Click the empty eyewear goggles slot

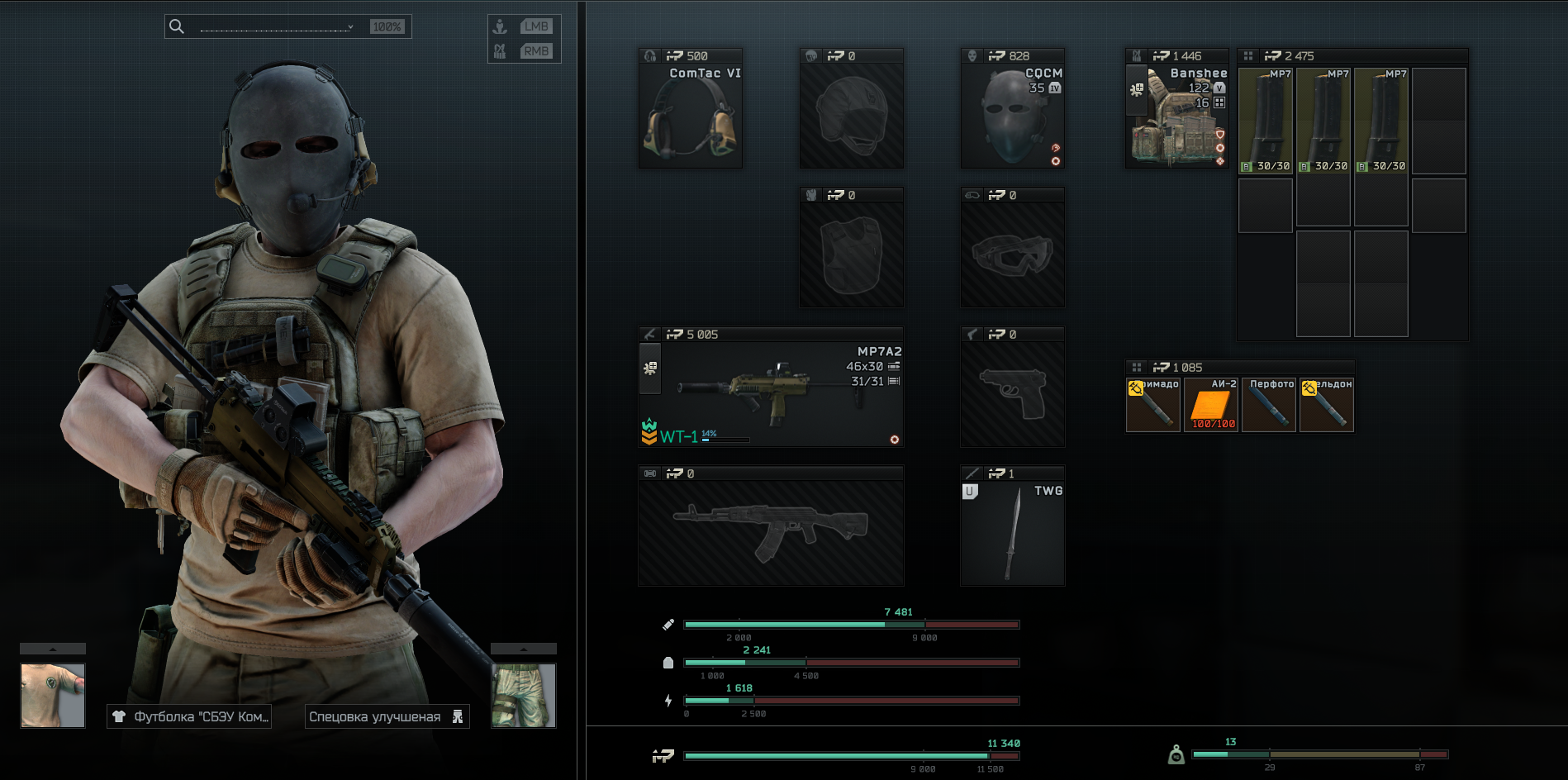1012,254
